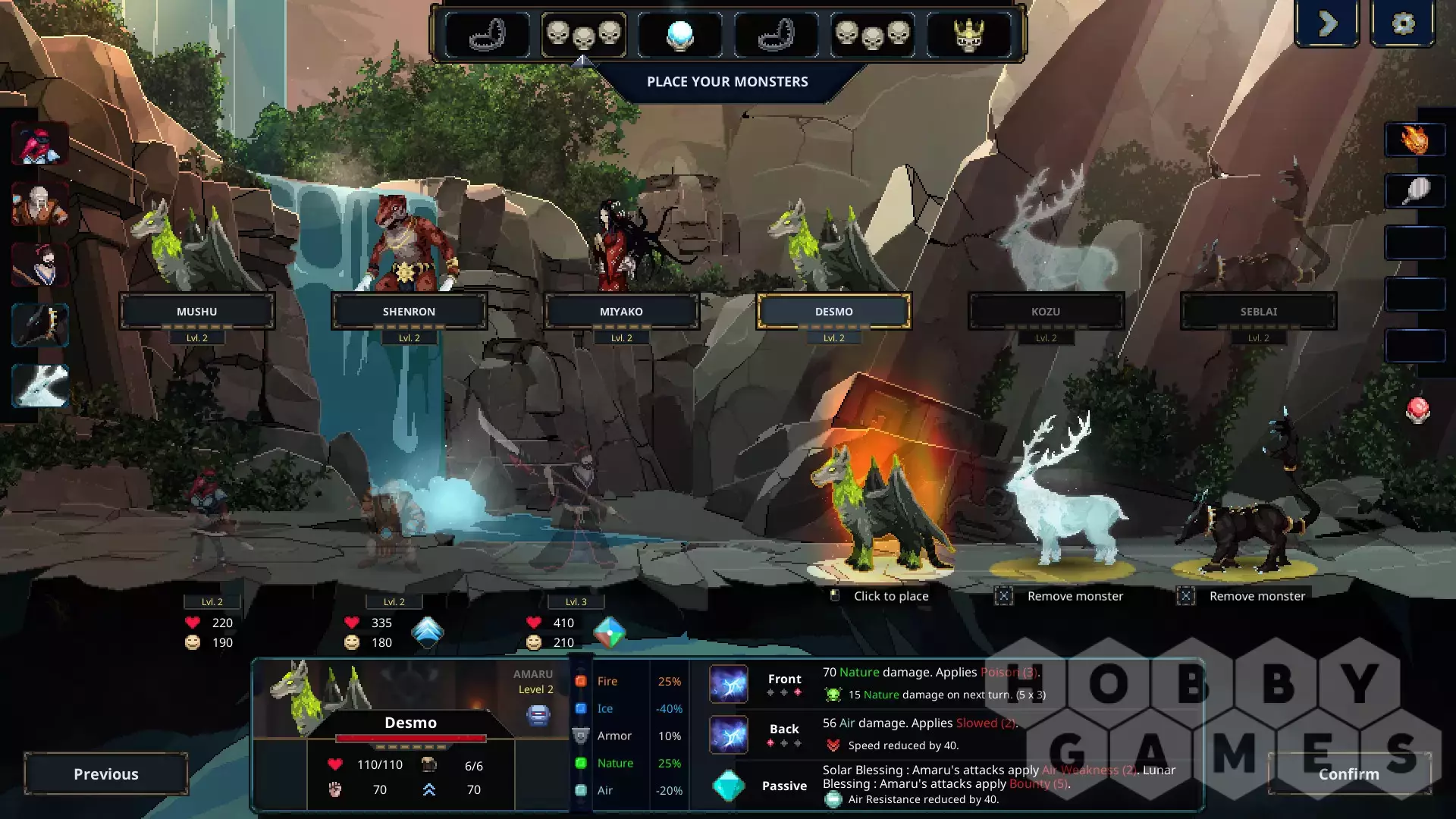
Task: Go back with the Previous button
Action: tap(106, 773)
